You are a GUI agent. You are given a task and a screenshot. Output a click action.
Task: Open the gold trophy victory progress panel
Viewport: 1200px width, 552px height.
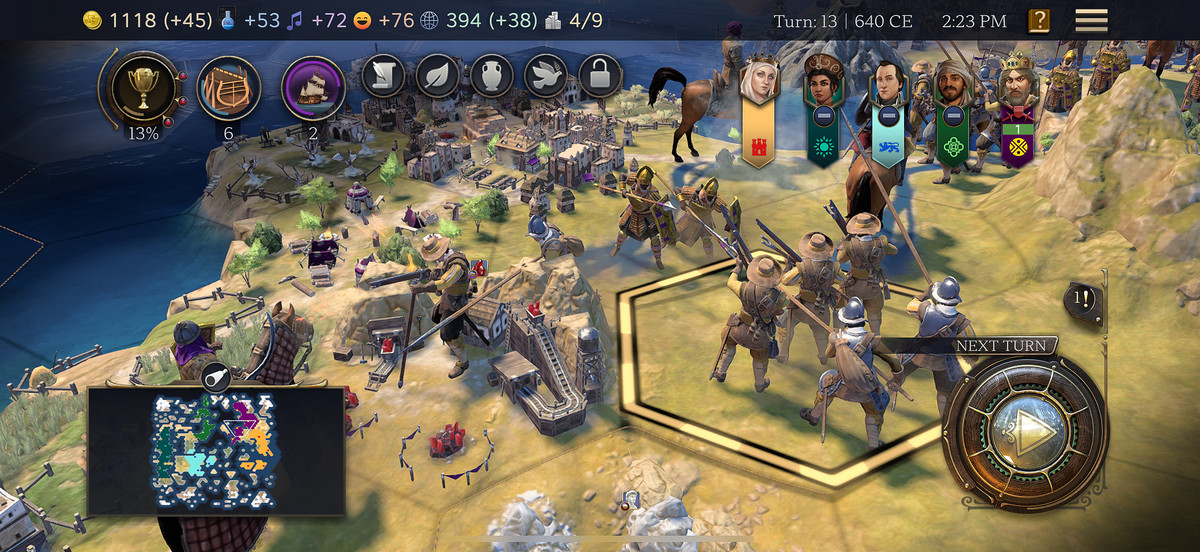(x=139, y=87)
